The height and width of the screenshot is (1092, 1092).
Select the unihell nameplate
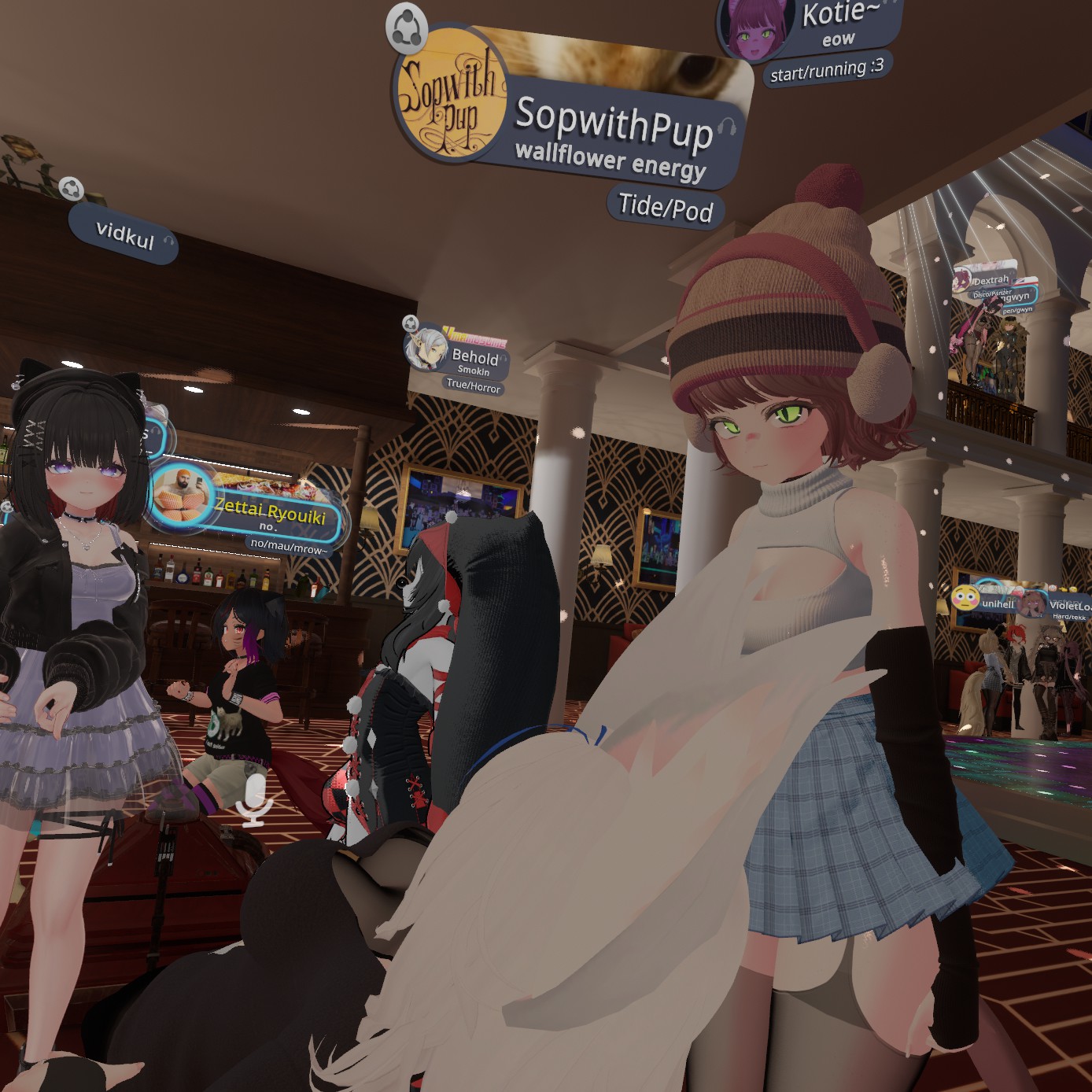pyautogui.click(x=996, y=603)
